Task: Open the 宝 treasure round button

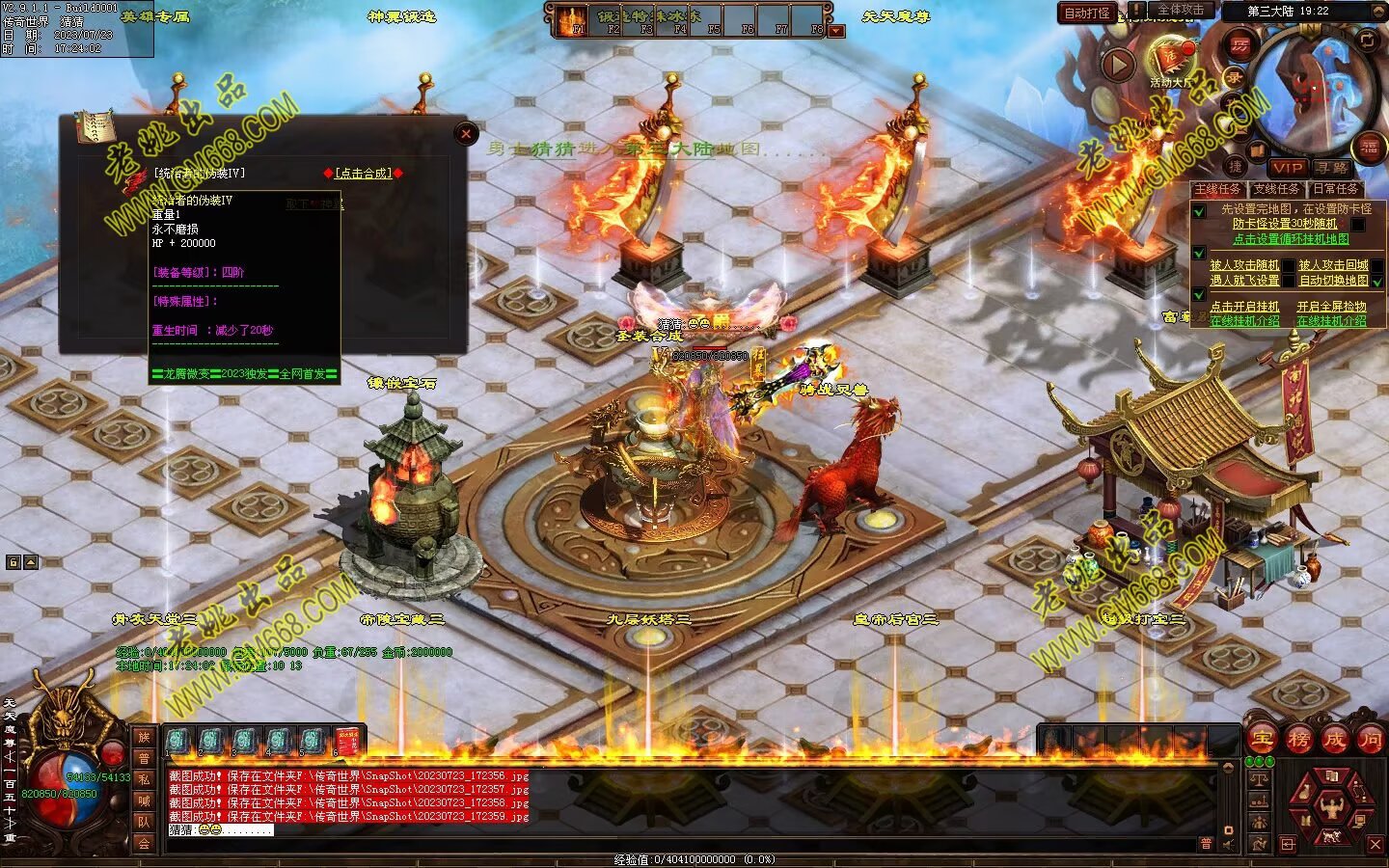Action: (x=1262, y=739)
